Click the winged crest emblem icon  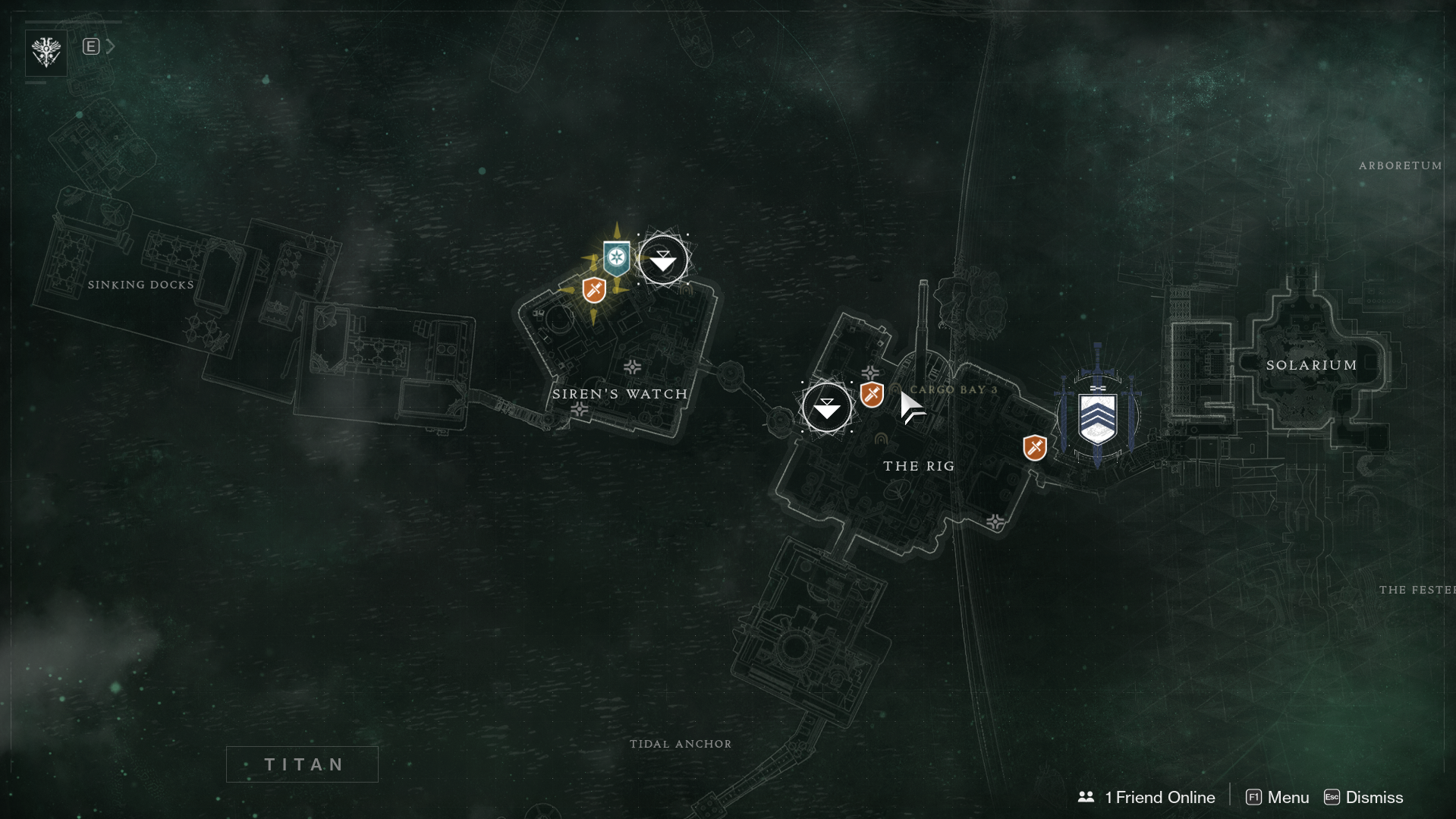tap(46, 52)
